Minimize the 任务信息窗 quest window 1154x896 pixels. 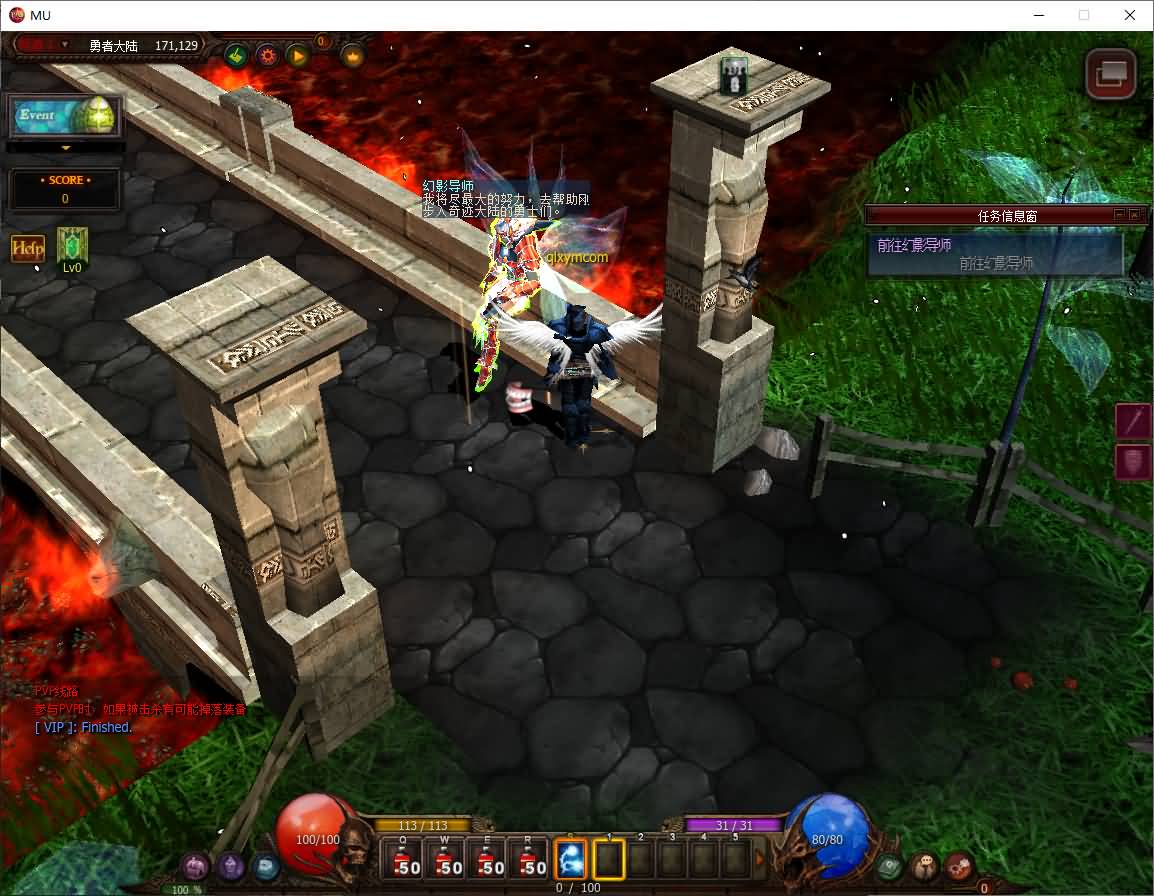(x=1119, y=215)
